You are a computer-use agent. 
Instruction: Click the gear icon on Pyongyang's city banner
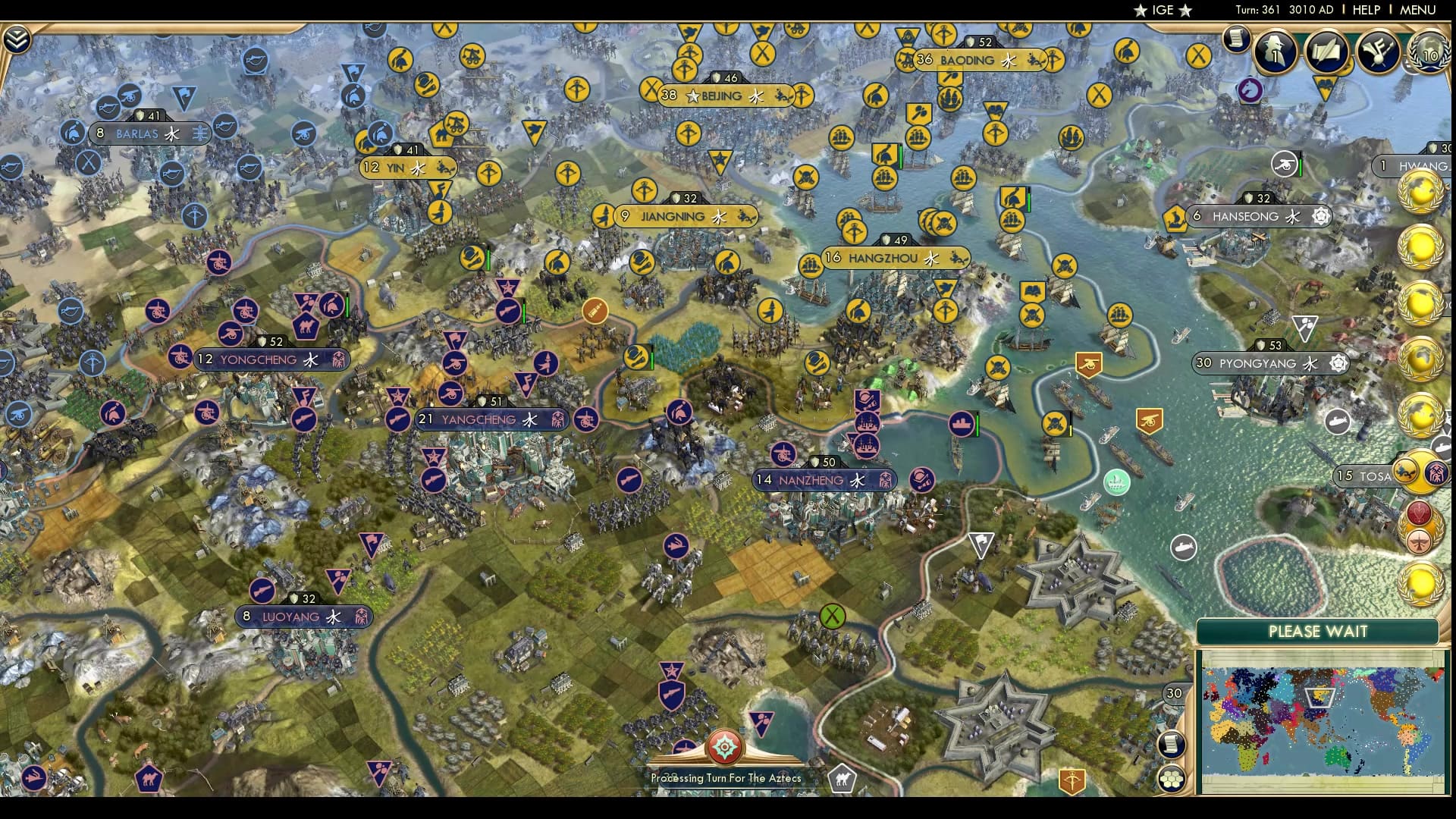point(1339,363)
